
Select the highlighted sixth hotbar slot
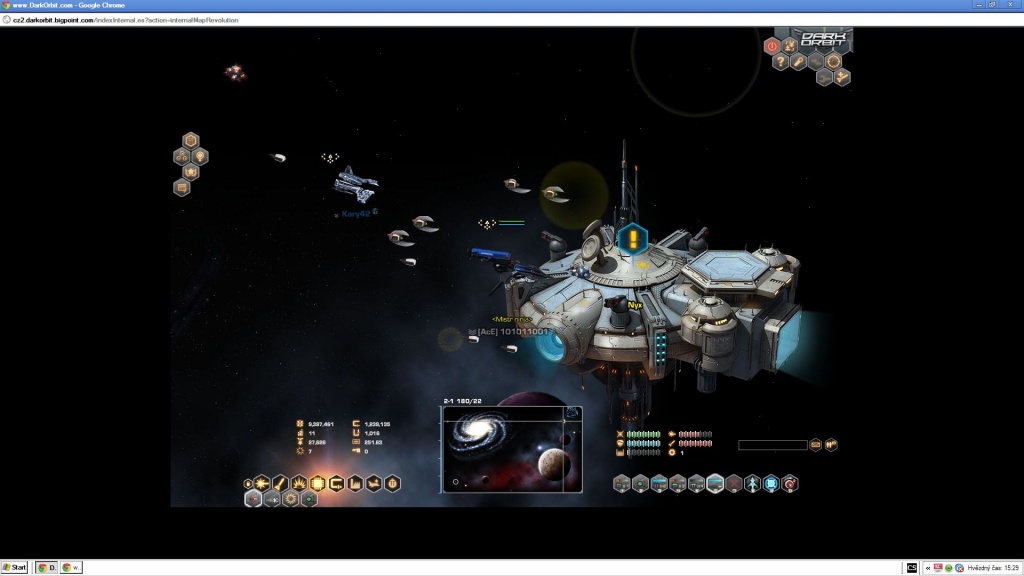(715, 484)
